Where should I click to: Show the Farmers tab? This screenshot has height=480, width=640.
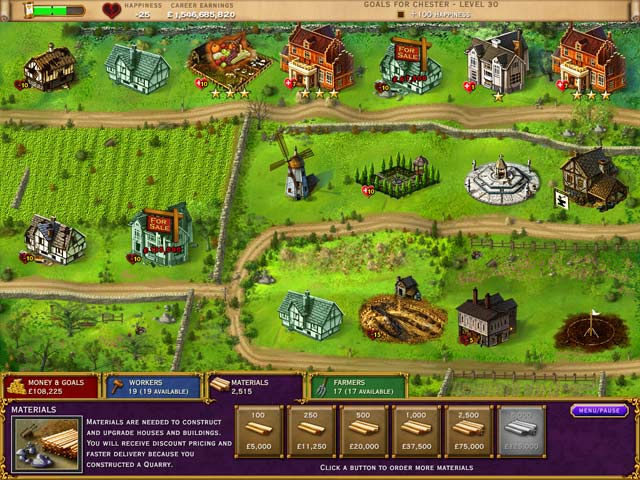[x=357, y=387]
